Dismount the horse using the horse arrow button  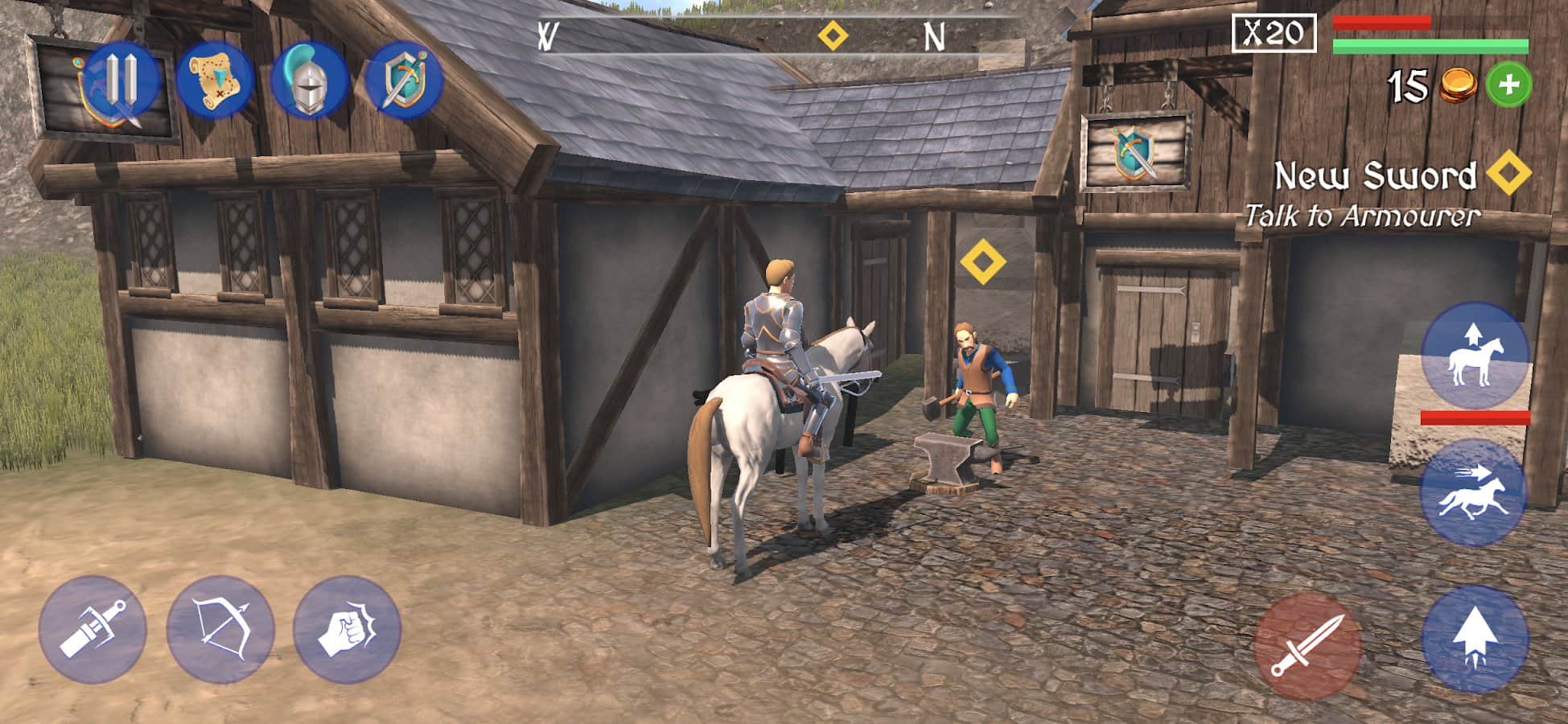[1474, 356]
